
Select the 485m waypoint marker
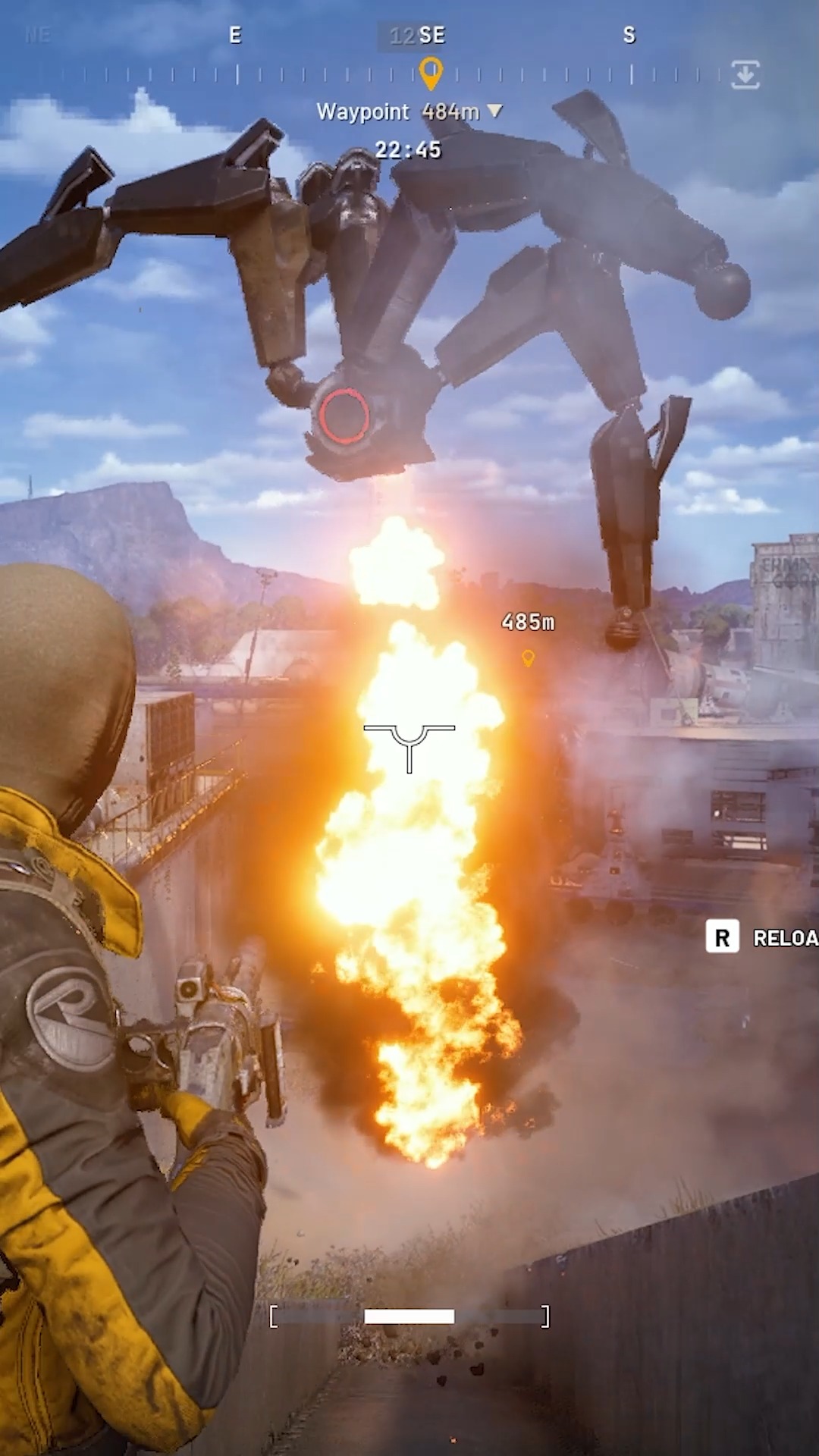click(x=529, y=657)
